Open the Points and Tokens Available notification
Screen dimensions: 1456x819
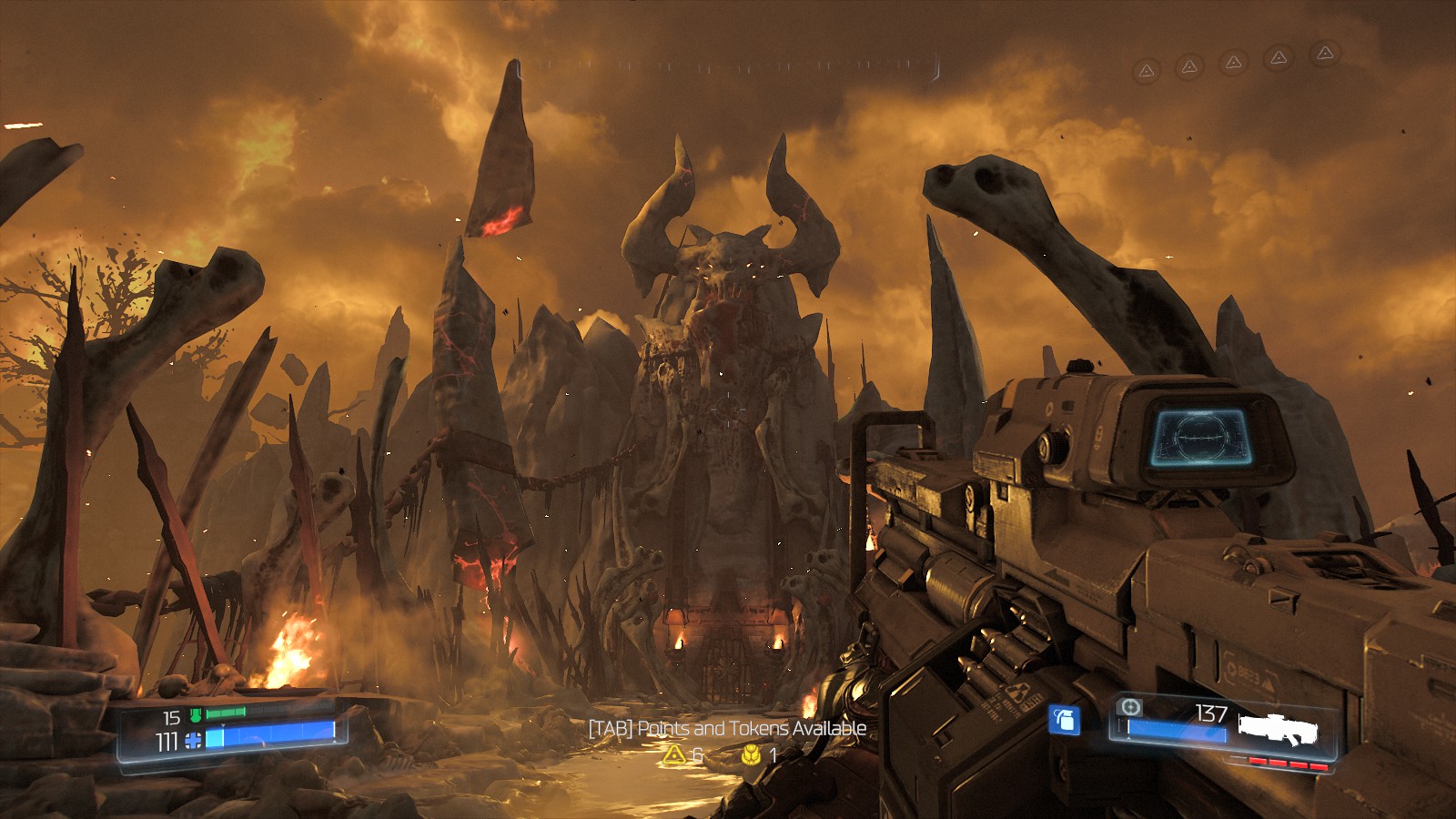click(727, 729)
